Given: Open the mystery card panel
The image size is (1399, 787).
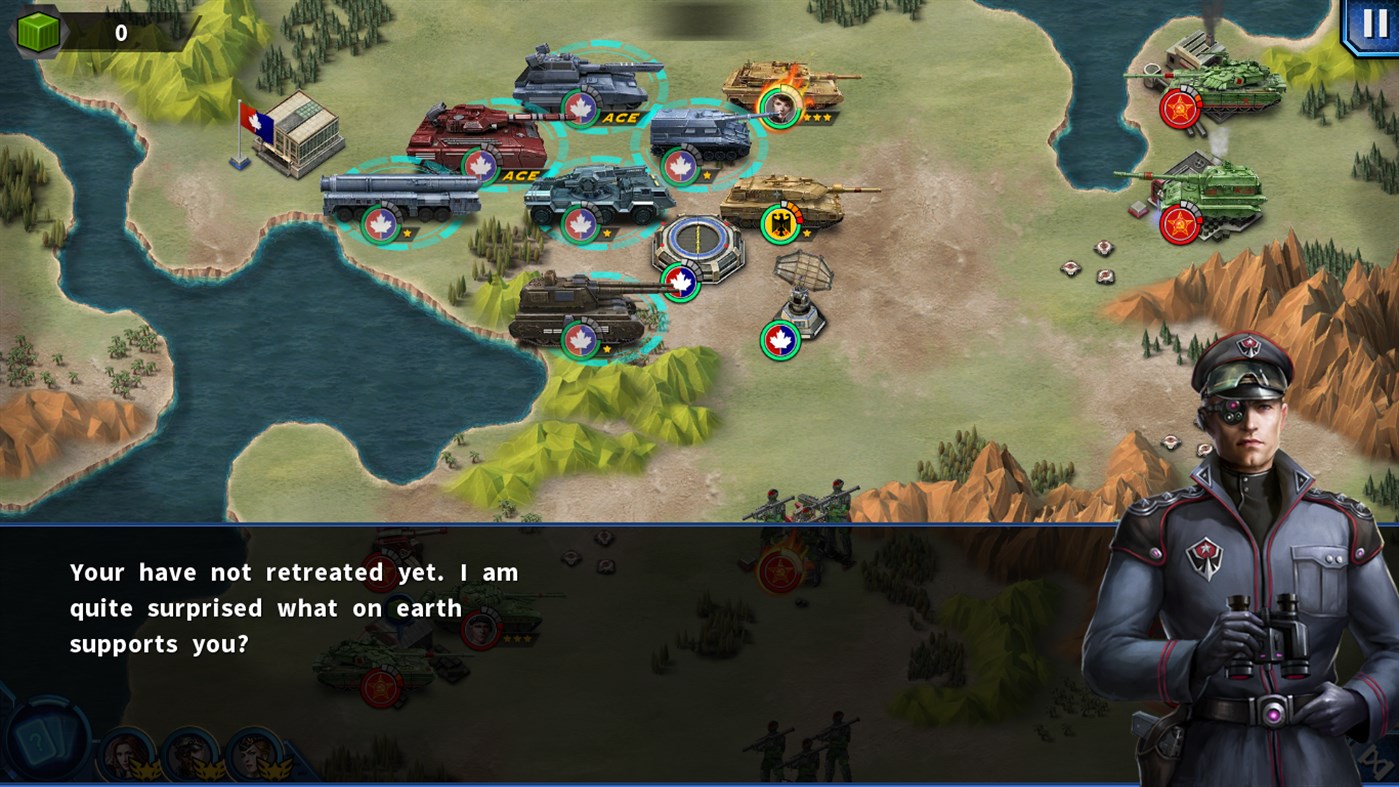Looking at the screenshot, I should 42,742.
